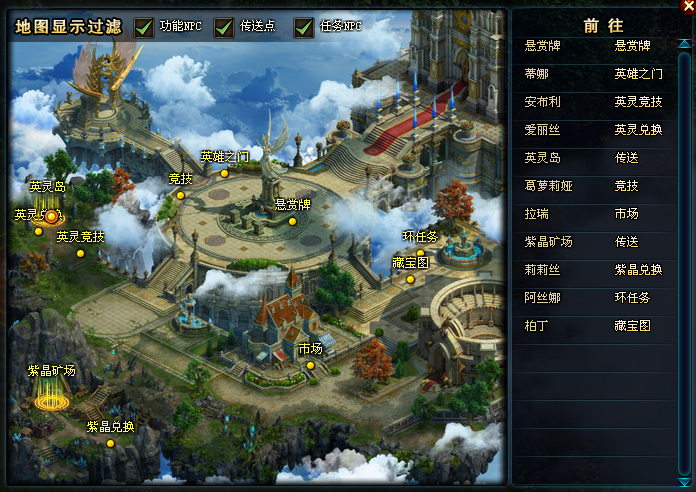
Task: Choose the 莉莉丝 紫晶兑换 row
Action: [x=600, y=270]
